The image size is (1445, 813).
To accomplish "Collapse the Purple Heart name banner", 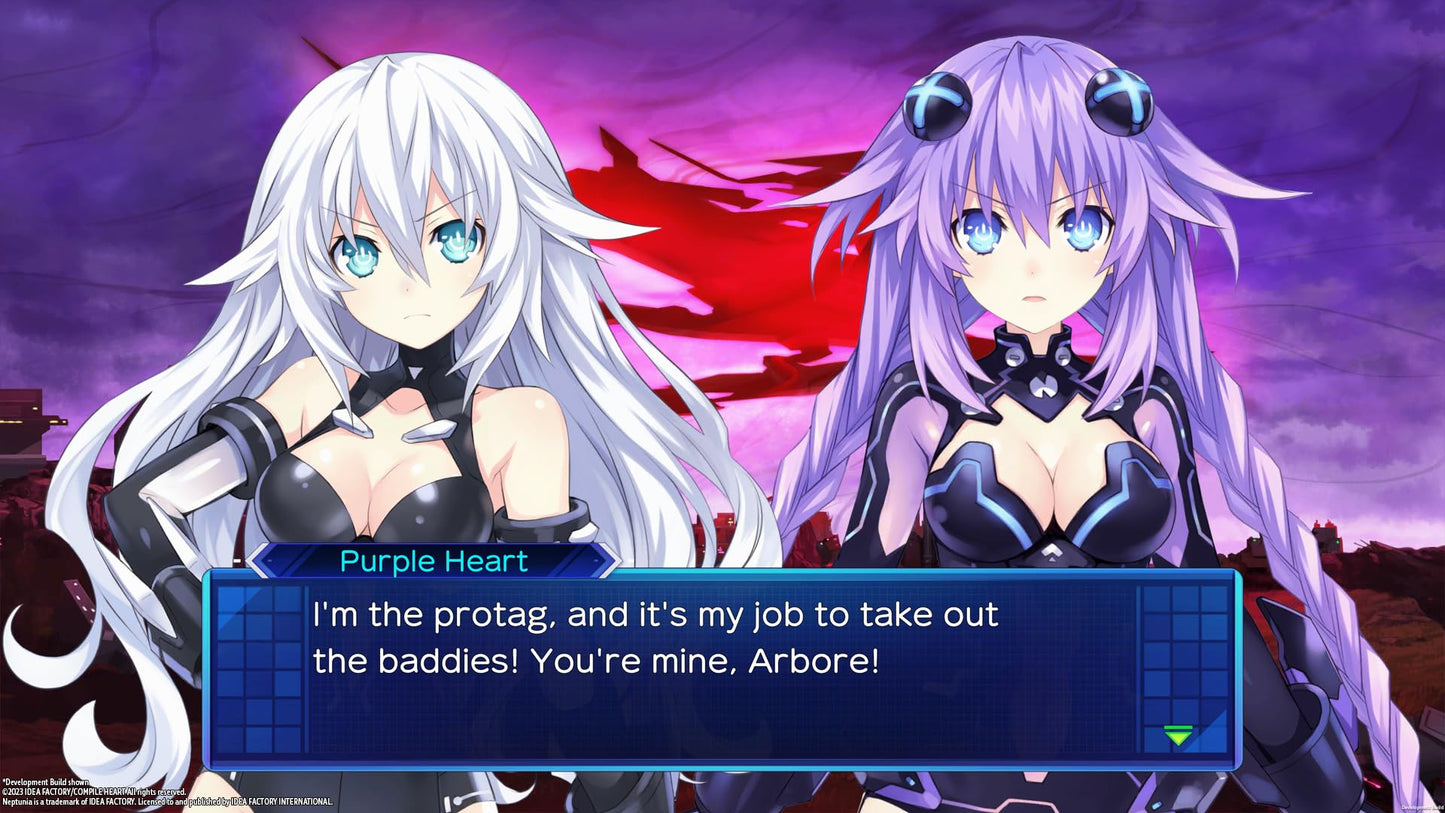I will point(432,561).
